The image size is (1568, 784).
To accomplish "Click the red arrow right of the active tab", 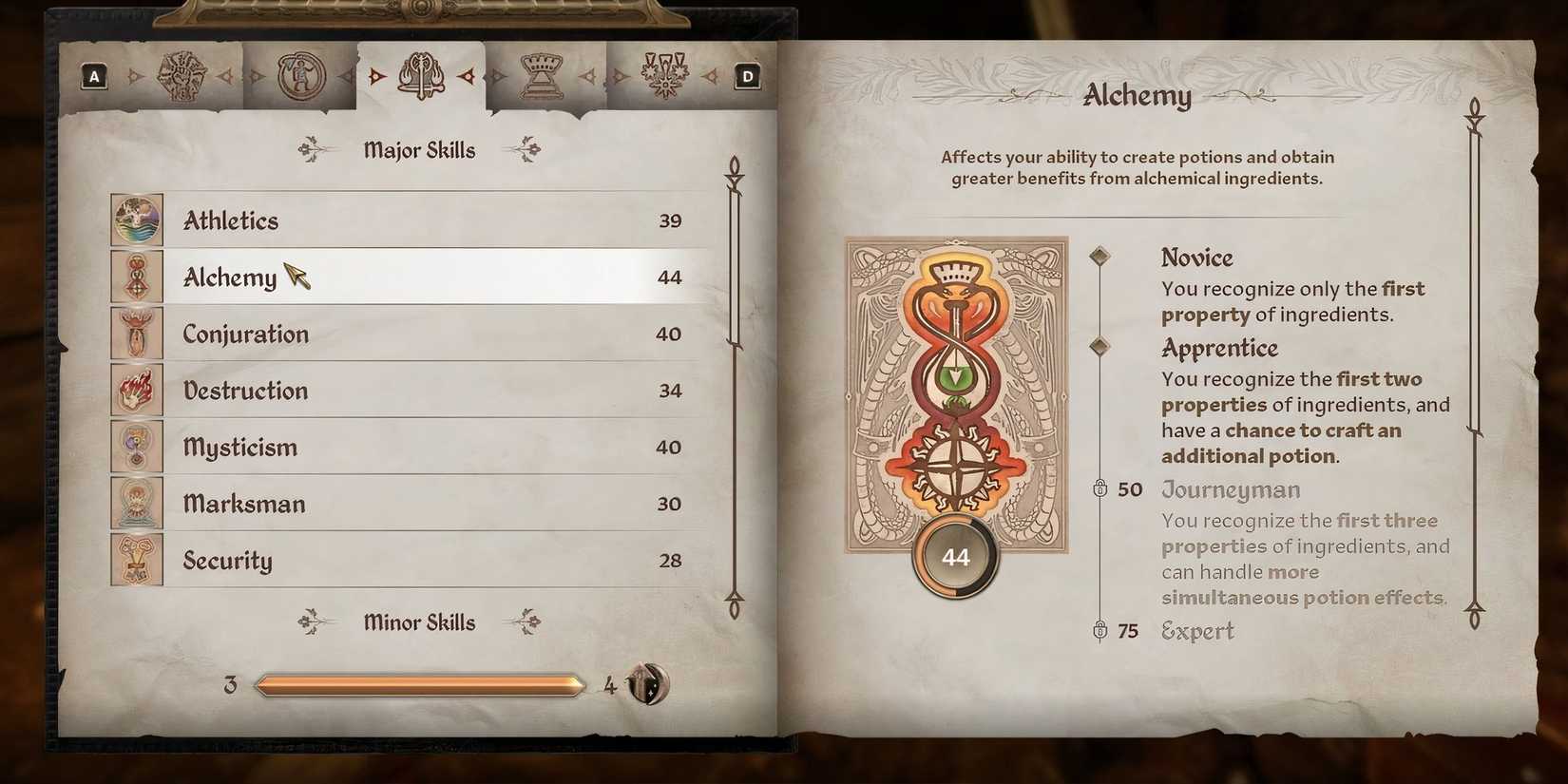I will pyautogui.click(x=468, y=74).
